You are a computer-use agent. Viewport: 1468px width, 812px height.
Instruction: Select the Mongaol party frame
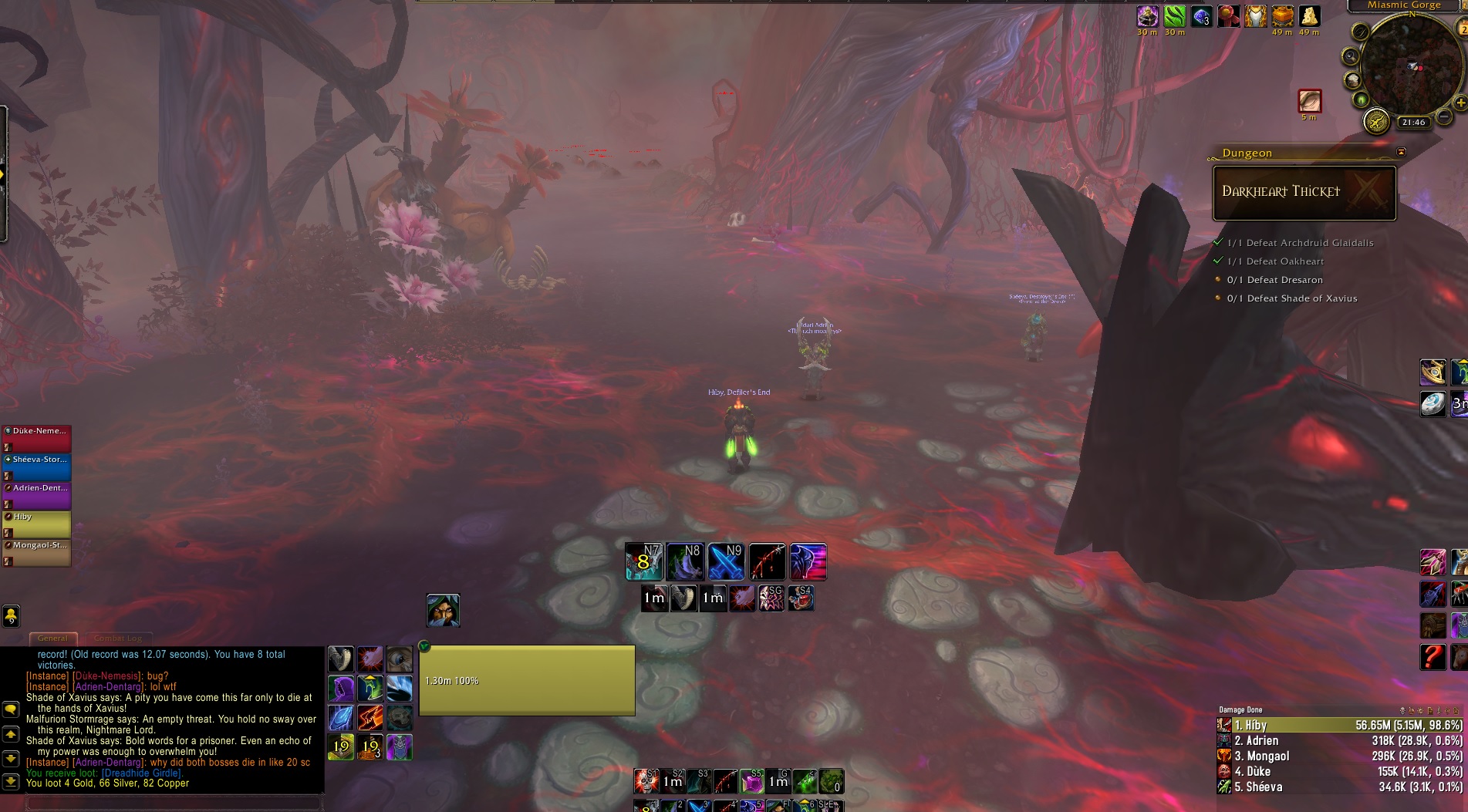click(37, 552)
